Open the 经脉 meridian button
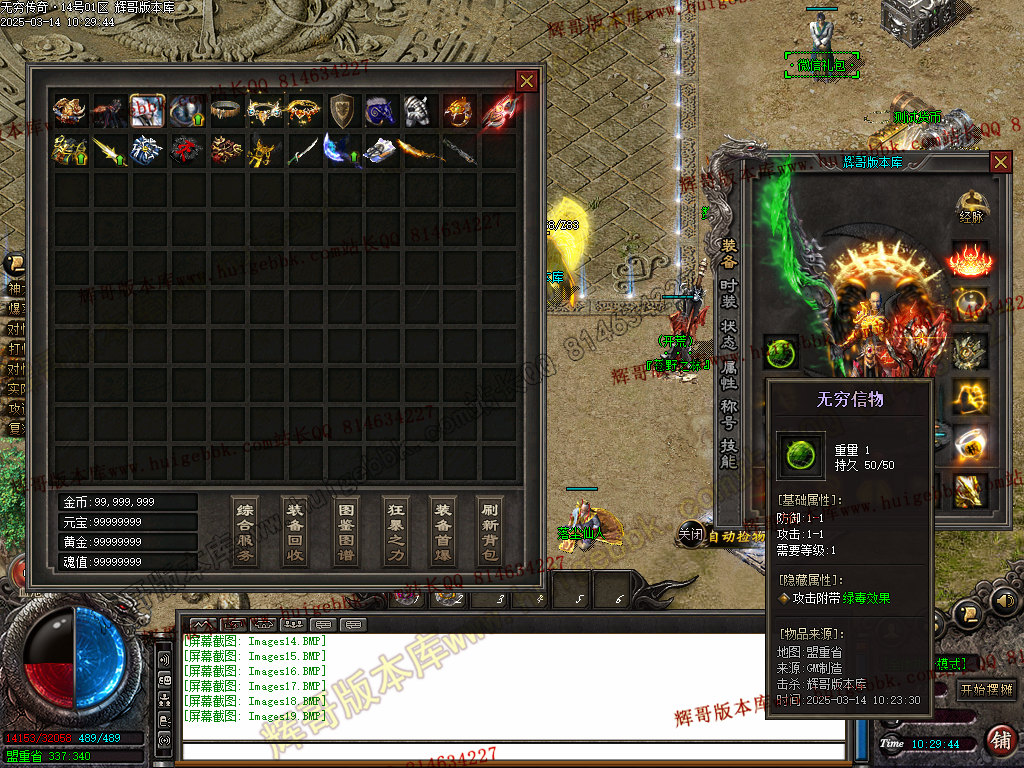 [971, 206]
